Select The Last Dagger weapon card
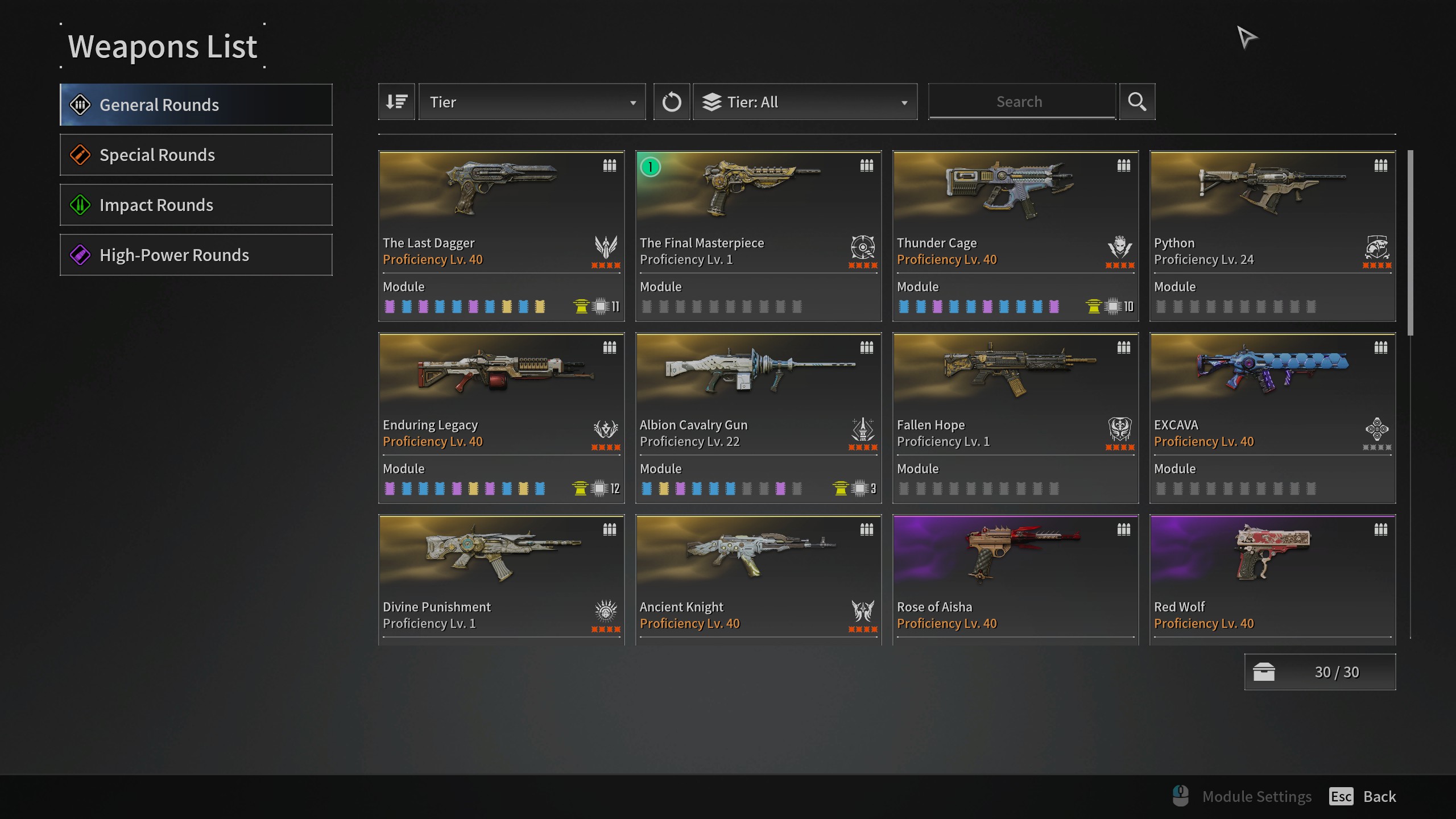Screen dimensions: 1456x819 (x=501, y=235)
